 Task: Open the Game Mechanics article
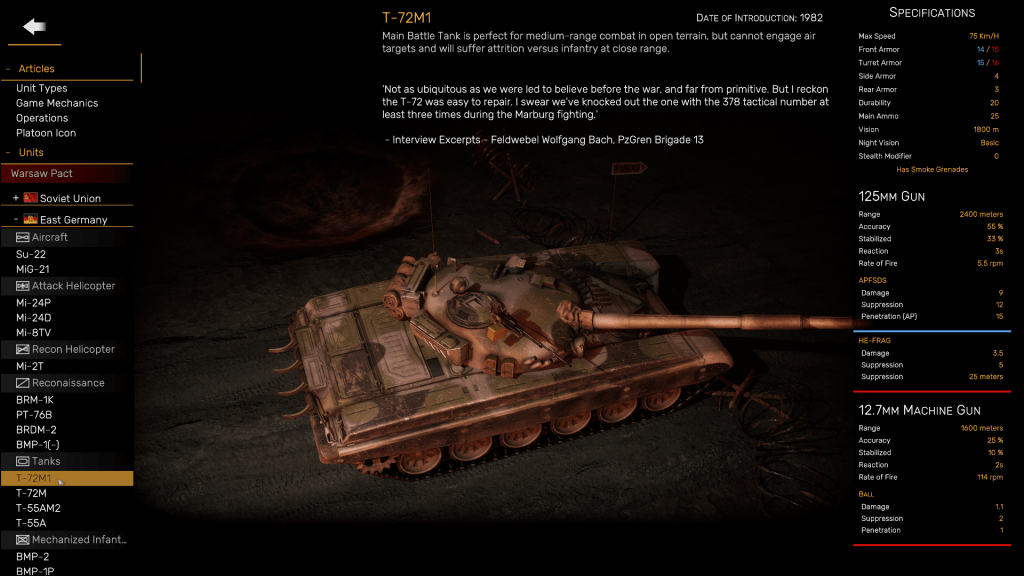57,103
